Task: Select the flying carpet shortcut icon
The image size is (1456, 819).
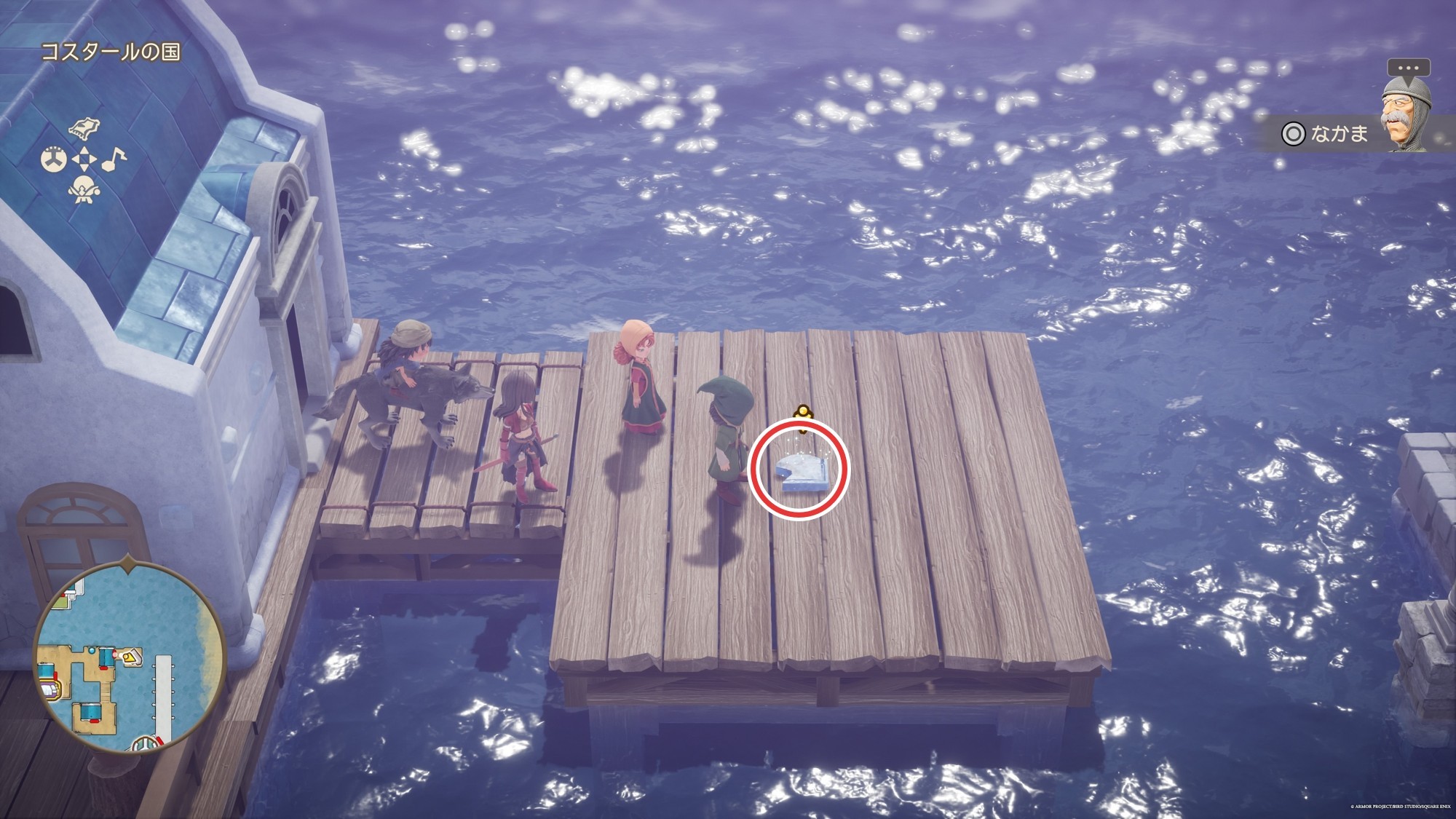Action: click(x=83, y=129)
